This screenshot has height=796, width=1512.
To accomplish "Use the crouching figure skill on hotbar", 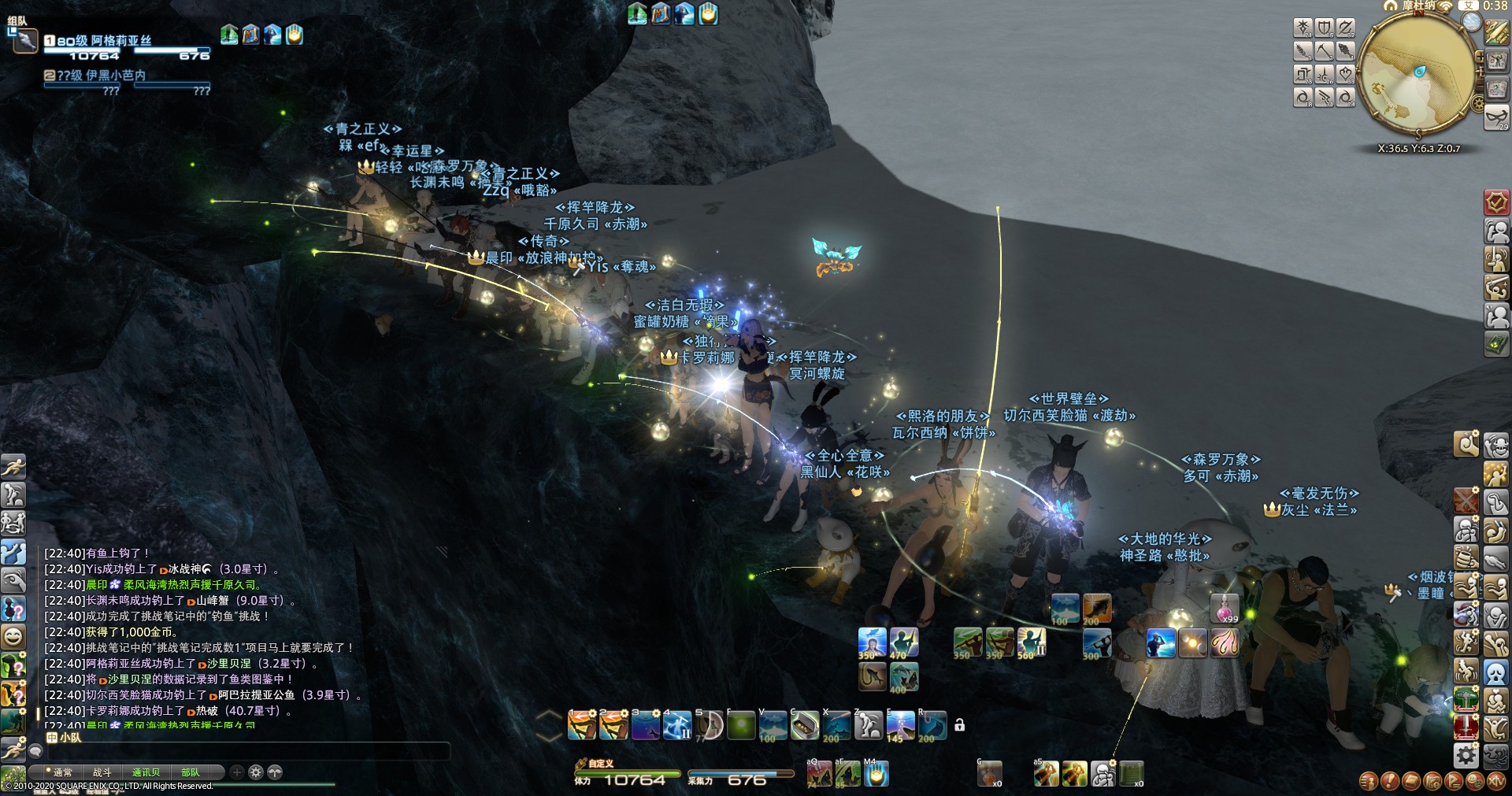I will pyautogui.click(x=869, y=725).
